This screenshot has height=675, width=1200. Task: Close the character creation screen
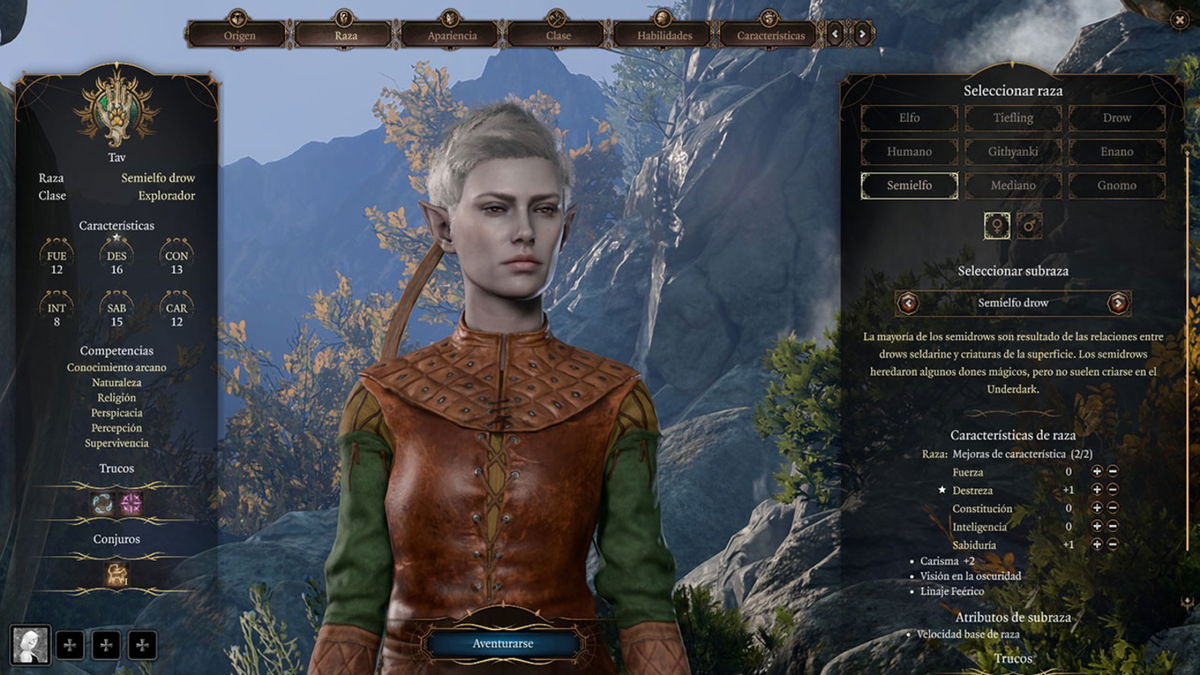click(1178, 18)
